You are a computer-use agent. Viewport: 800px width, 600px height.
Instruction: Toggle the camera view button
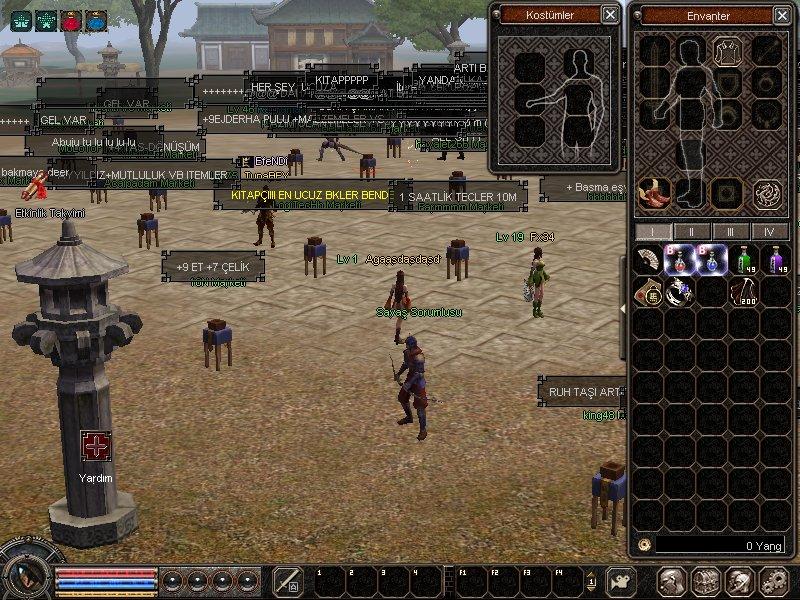coord(621,581)
